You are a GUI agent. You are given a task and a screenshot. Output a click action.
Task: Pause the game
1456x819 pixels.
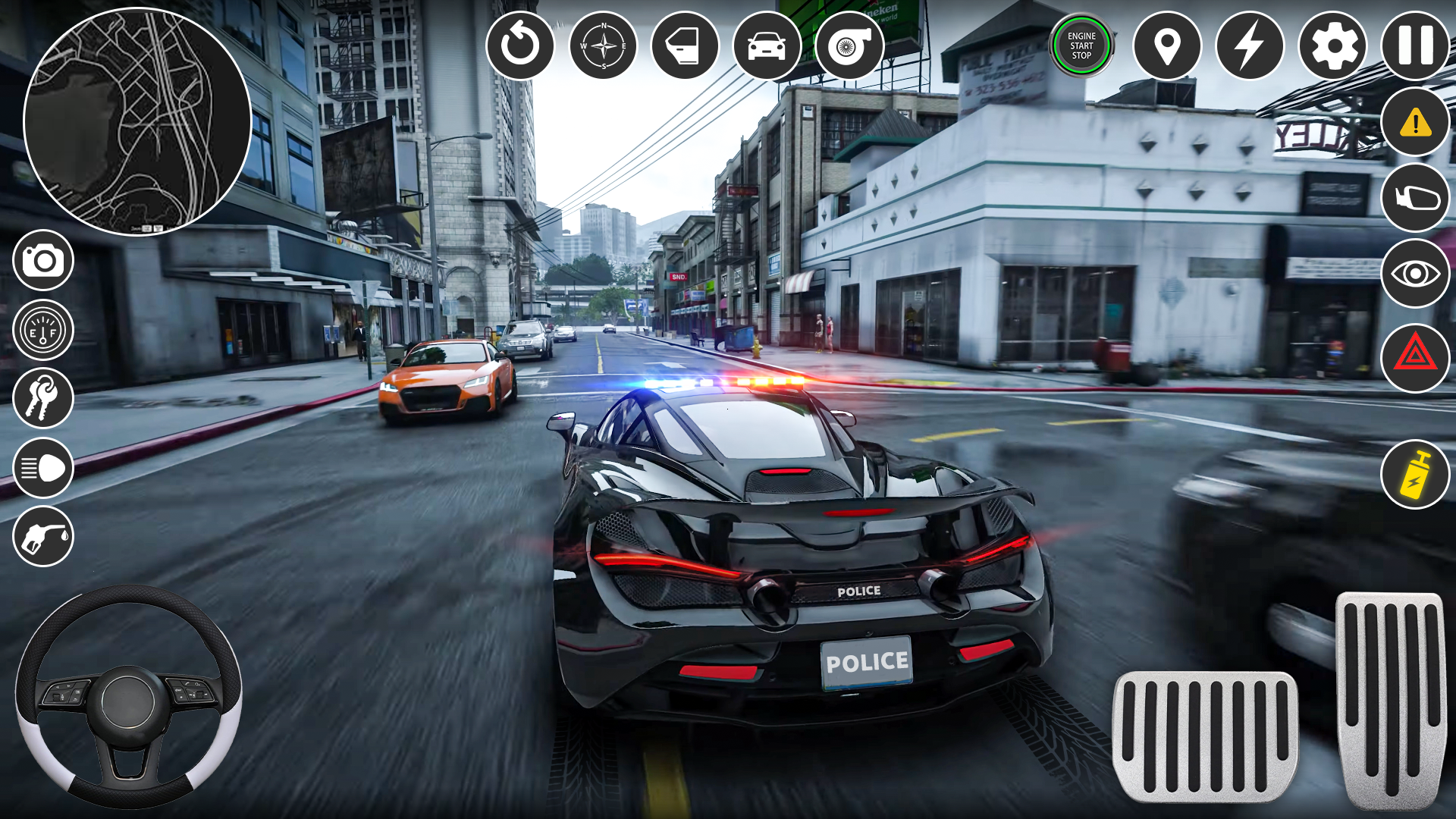click(1415, 45)
